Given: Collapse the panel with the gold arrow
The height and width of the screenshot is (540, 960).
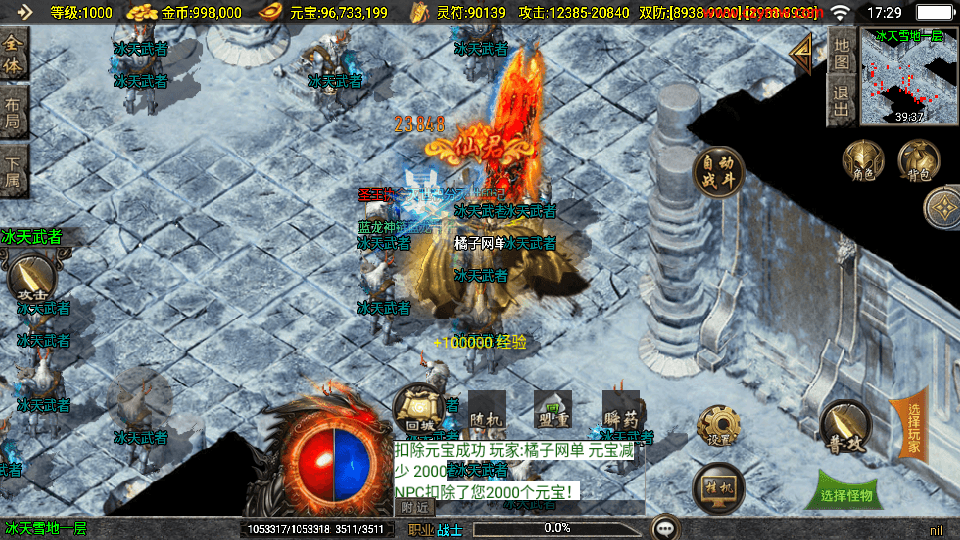Looking at the screenshot, I should coord(801,54).
